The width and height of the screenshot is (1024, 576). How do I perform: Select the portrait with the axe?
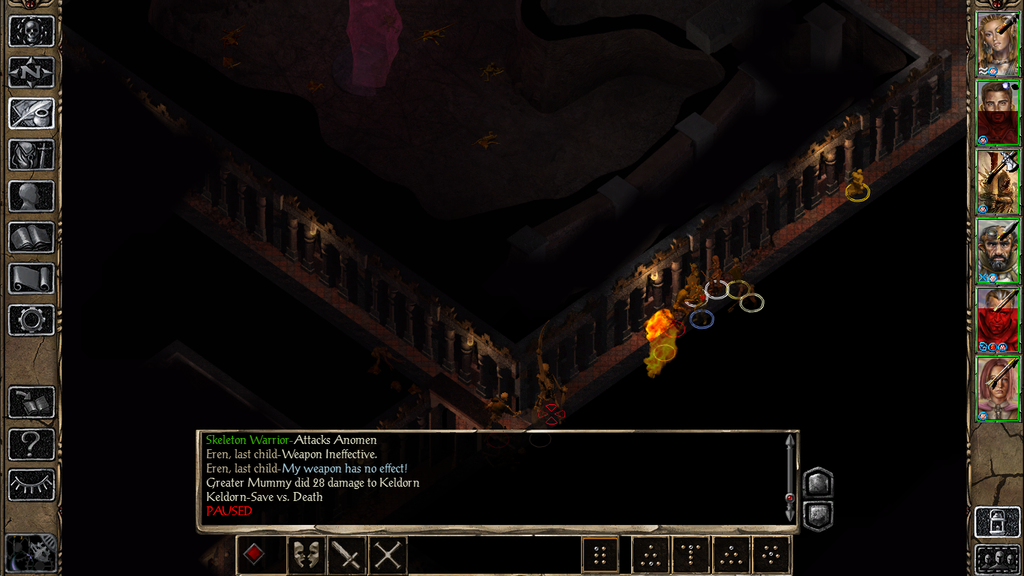click(x=997, y=180)
